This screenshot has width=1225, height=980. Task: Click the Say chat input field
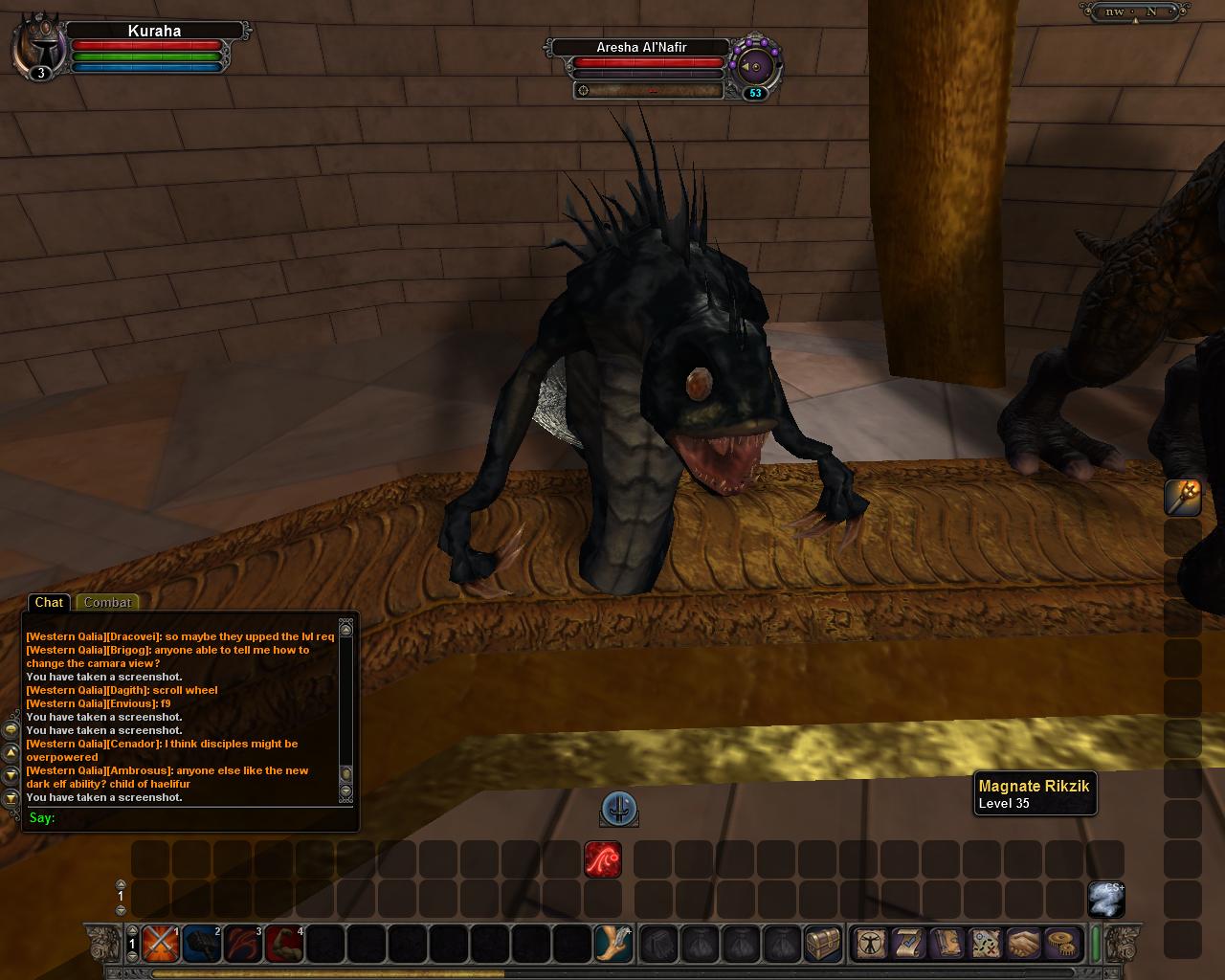point(191,817)
